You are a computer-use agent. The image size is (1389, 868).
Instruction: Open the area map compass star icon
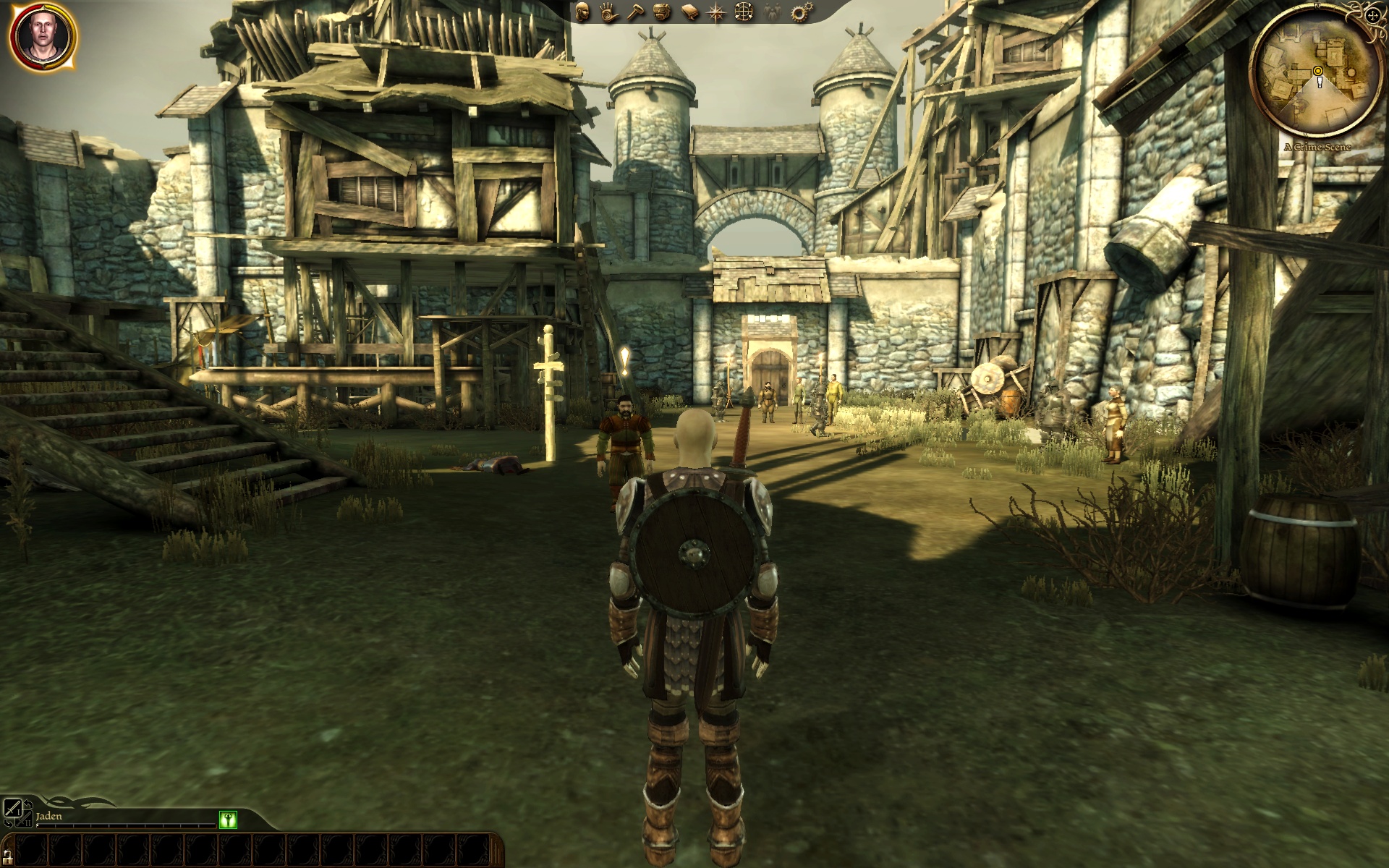(x=716, y=12)
